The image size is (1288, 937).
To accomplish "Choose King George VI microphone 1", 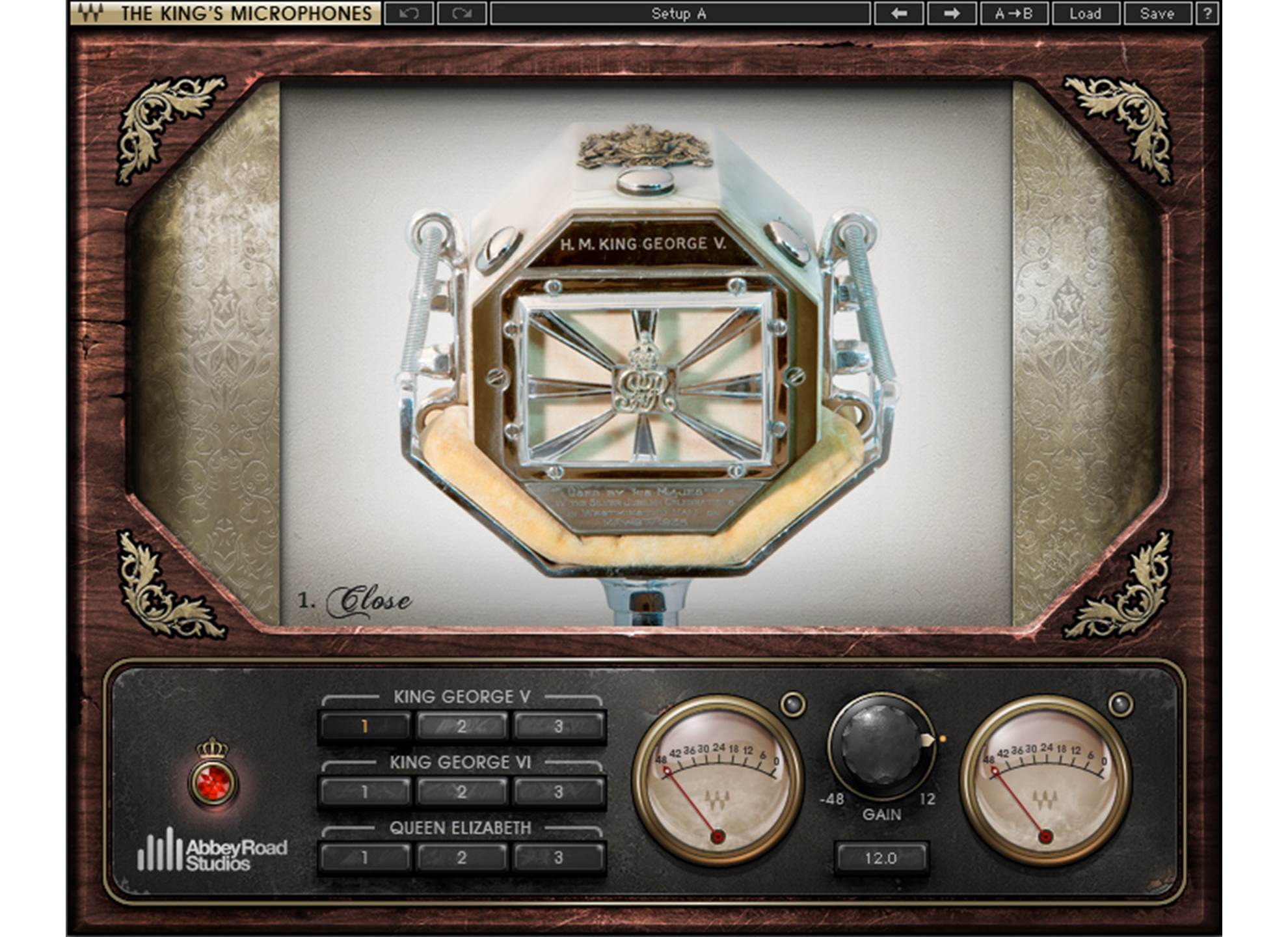I will (x=365, y=792).
